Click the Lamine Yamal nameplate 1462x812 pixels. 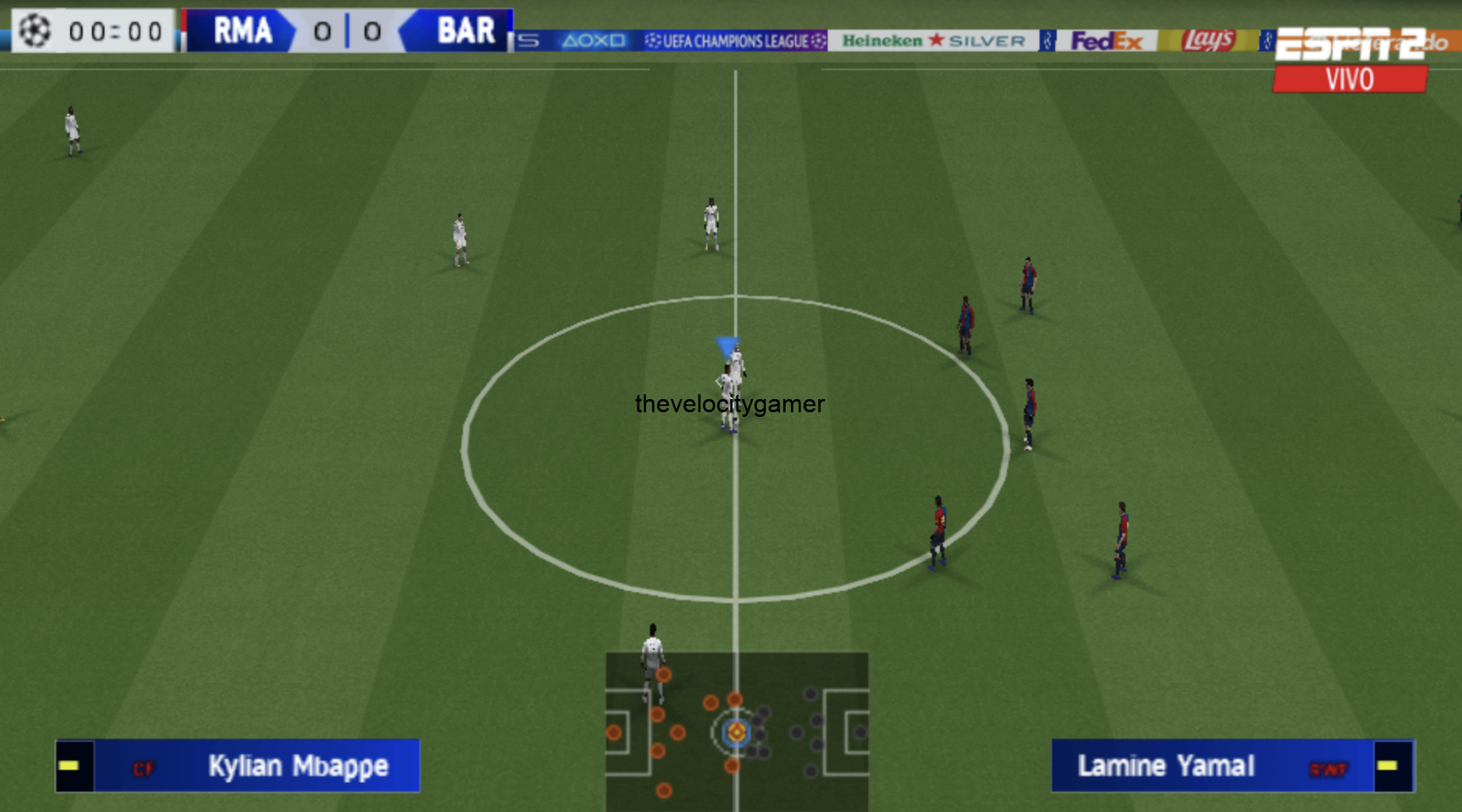click(x=1166, y=766)
